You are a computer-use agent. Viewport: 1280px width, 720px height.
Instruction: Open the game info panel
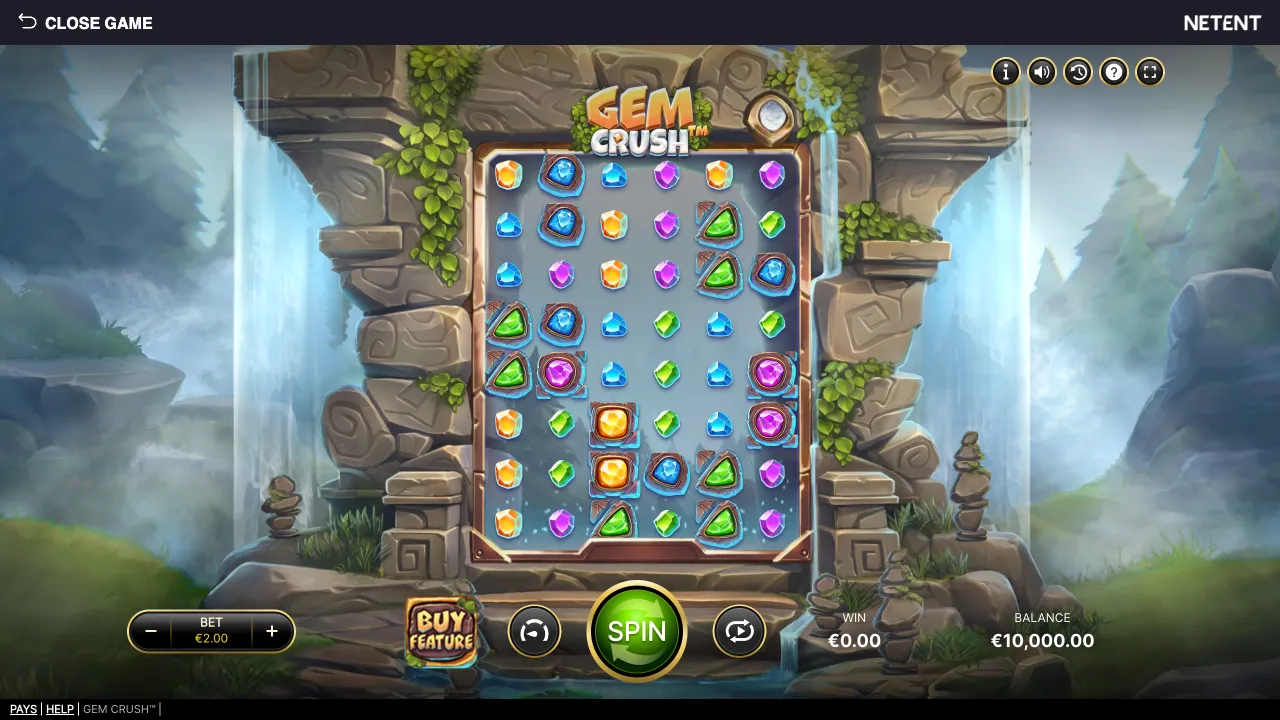click(1005, 72)
